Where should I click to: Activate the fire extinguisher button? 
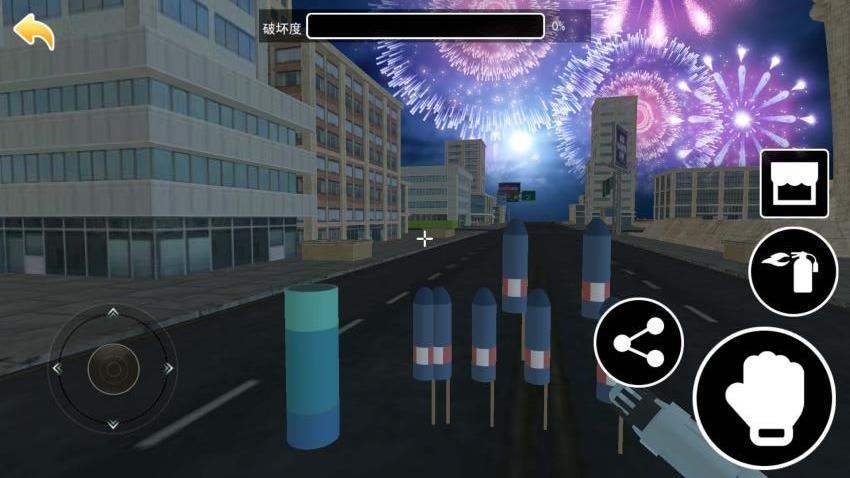[793, 271]
